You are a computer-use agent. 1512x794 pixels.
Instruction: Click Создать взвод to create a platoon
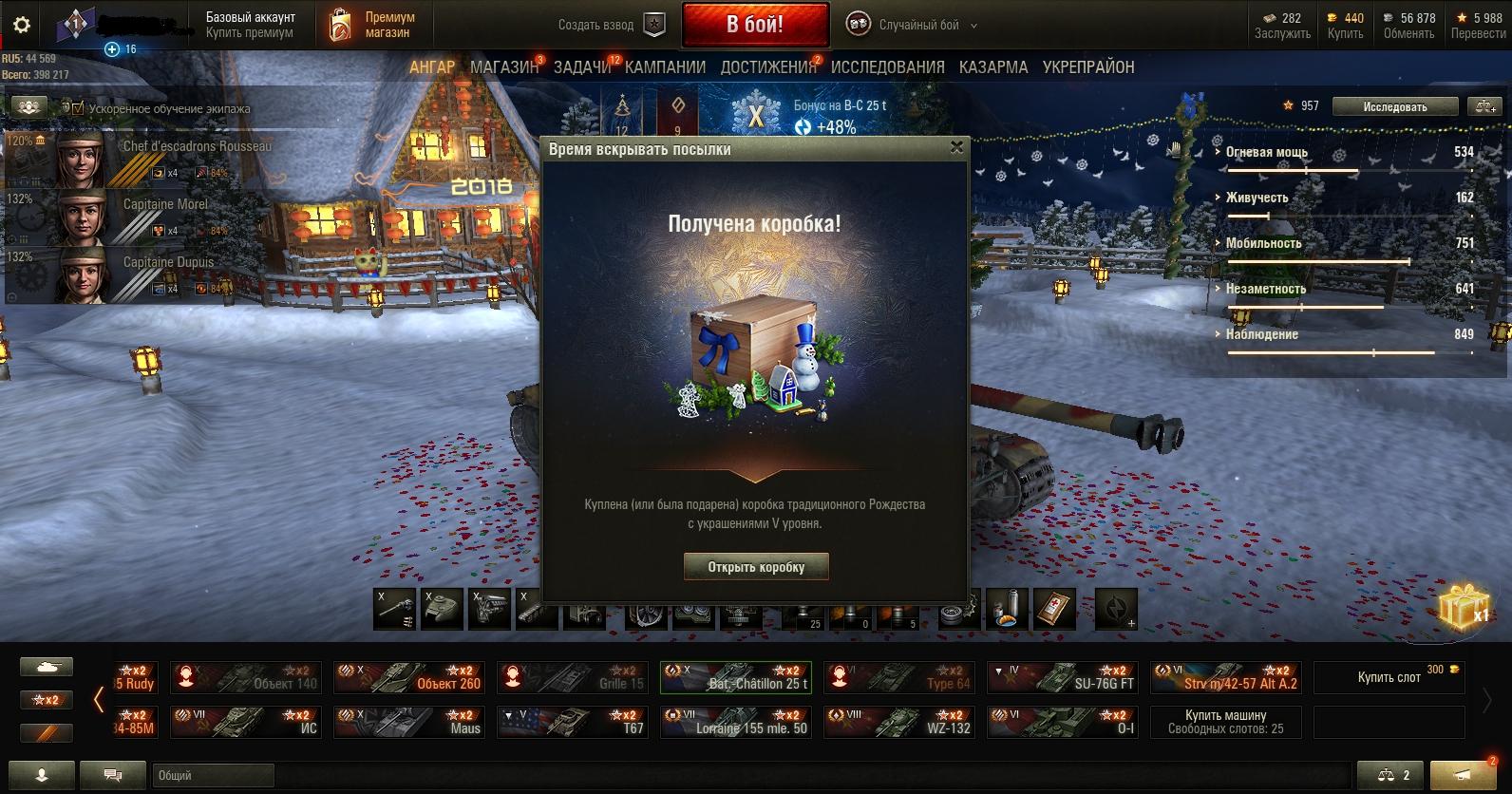pos(611,26)
